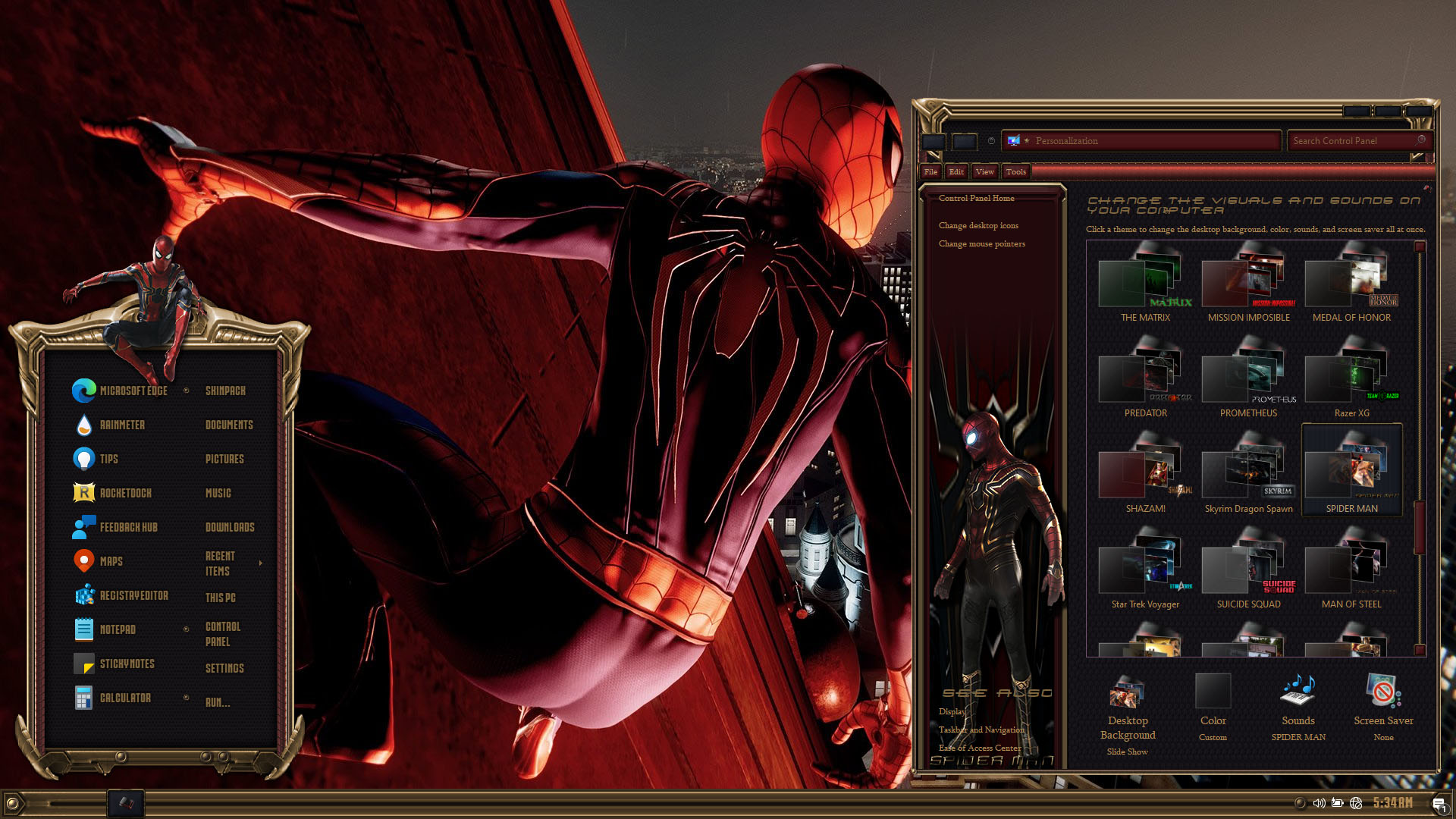Select Run... in the start menu

pyautogui.click(x=218, y=702)
